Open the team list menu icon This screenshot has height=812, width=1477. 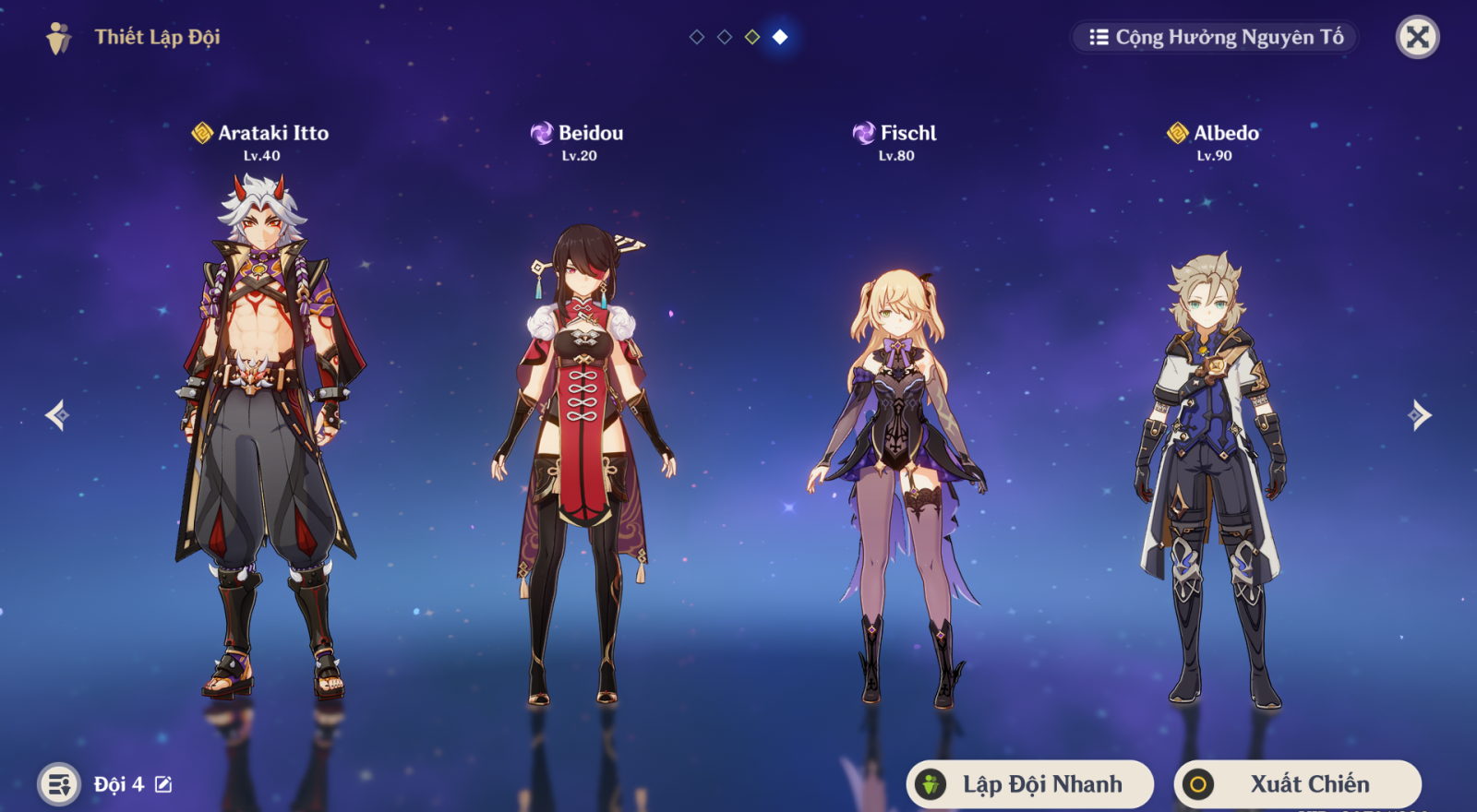(59, 785)
